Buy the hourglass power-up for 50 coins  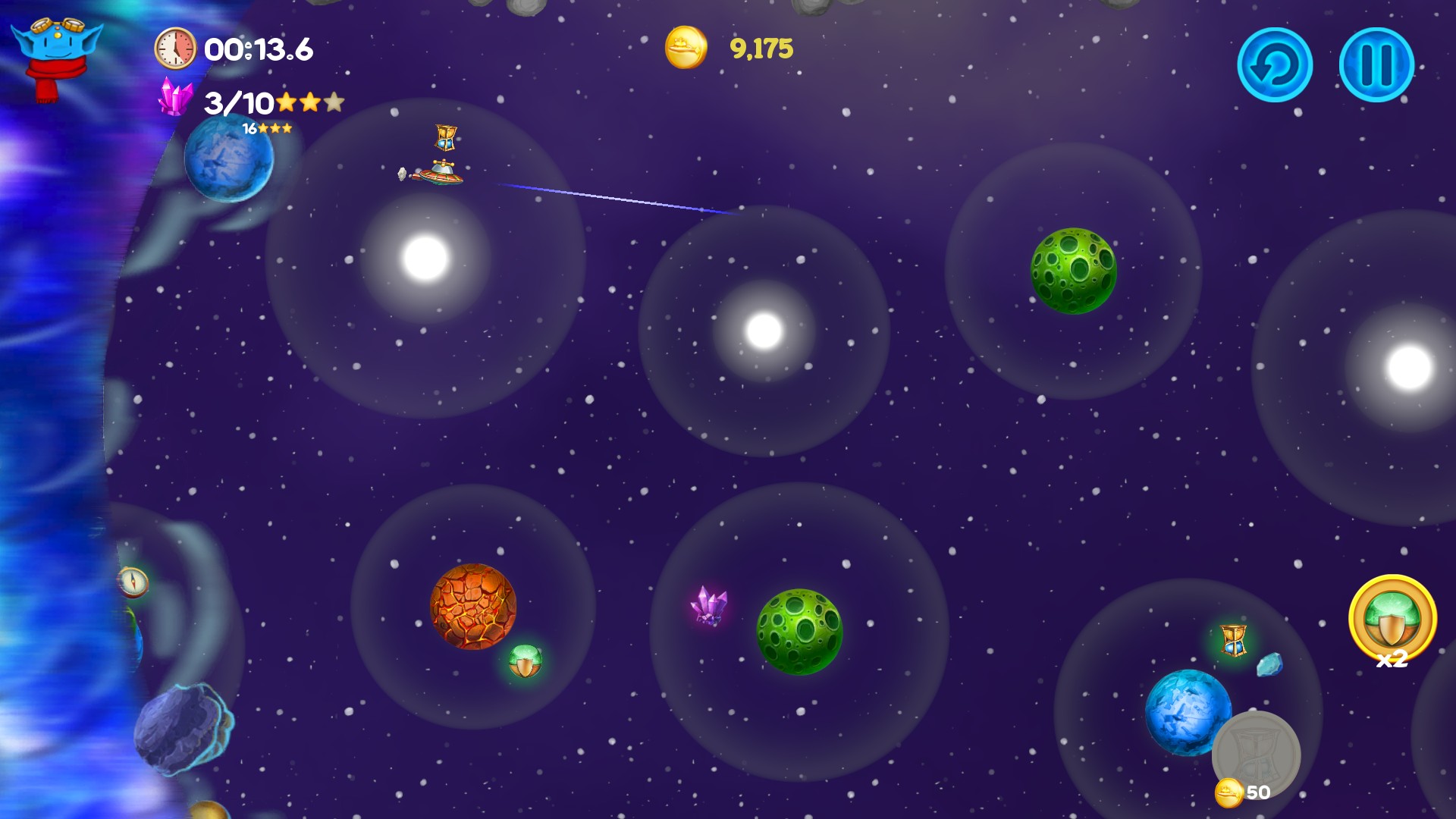coord(1256,755)
